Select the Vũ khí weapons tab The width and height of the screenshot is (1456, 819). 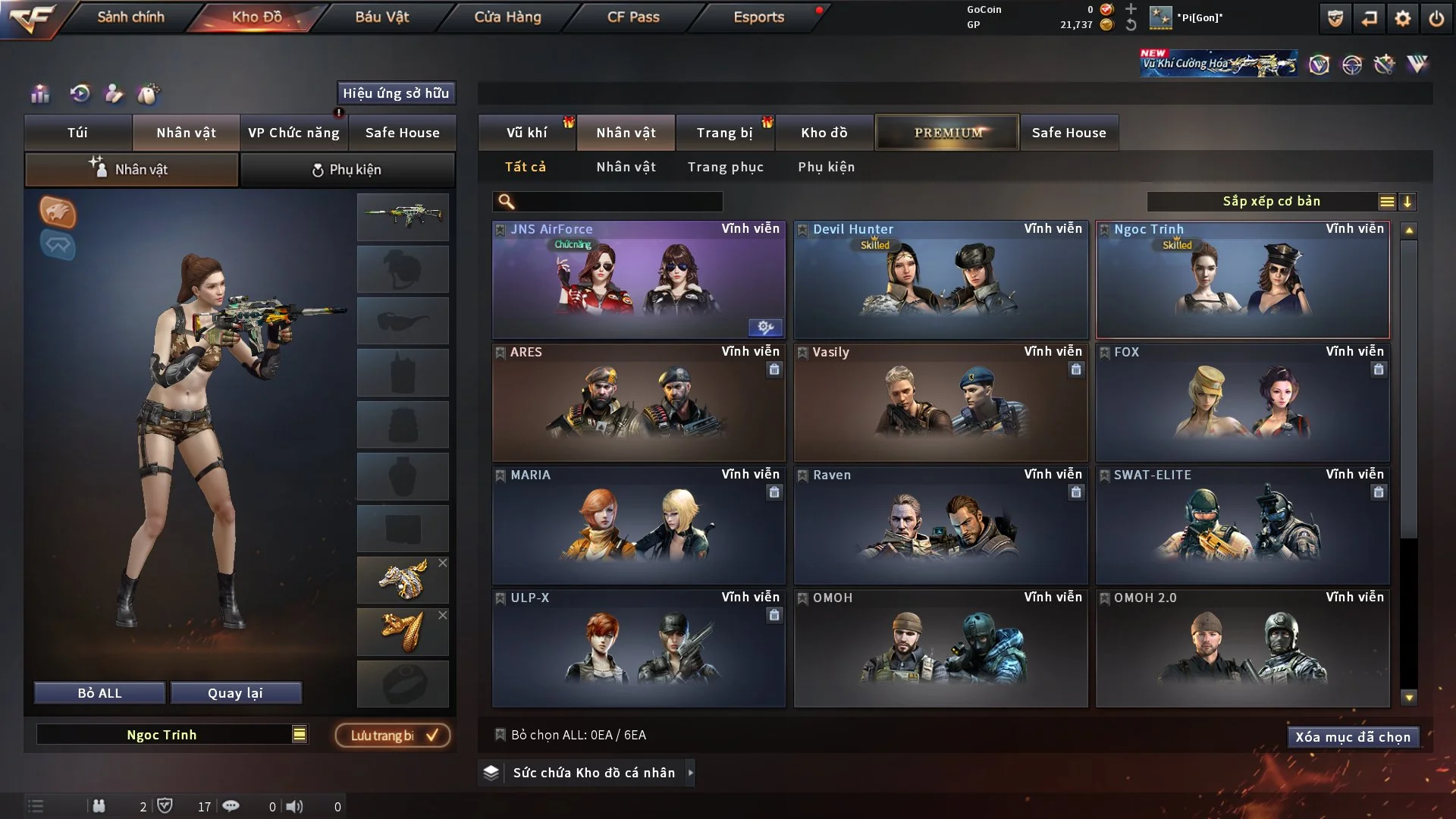(x=526, y=133)
